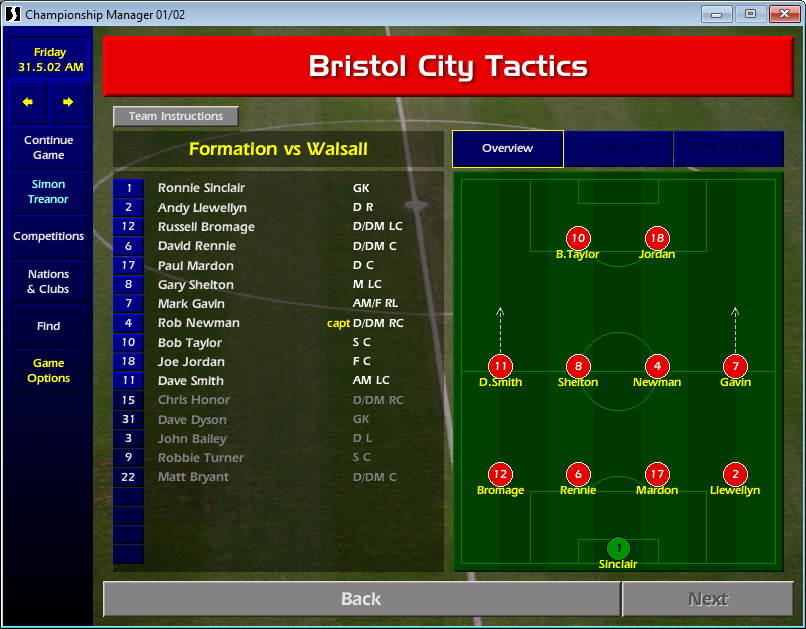Open Game Options
Viewport: 806px width, 629px height.
pos(49,371)
